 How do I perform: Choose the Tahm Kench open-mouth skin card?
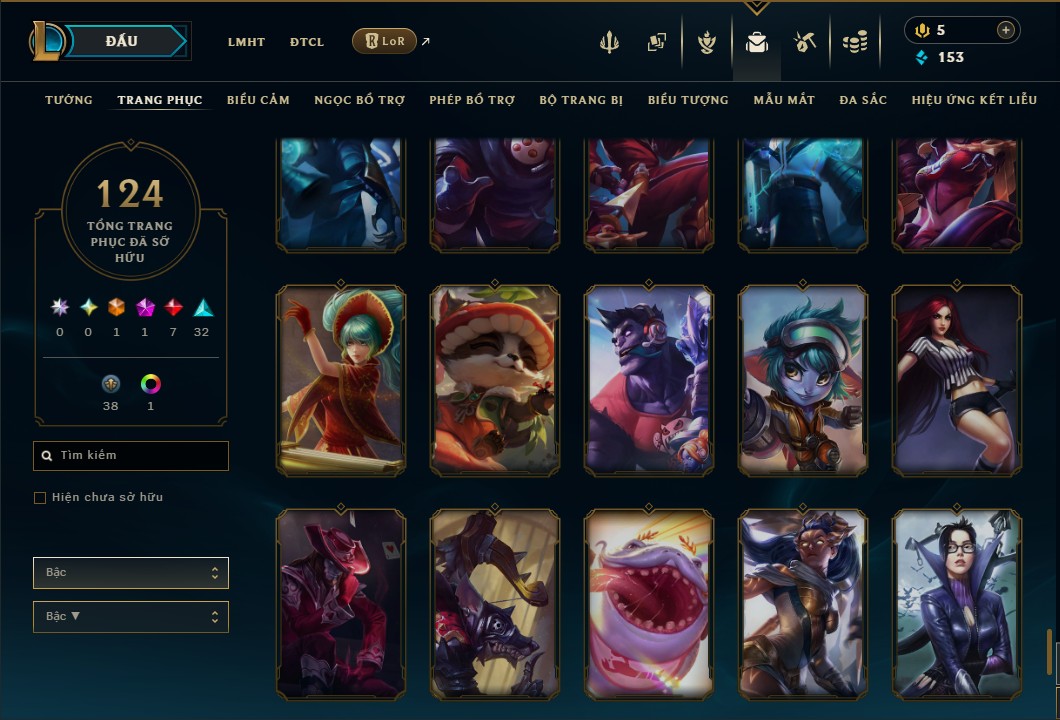[x=649, y=603]
